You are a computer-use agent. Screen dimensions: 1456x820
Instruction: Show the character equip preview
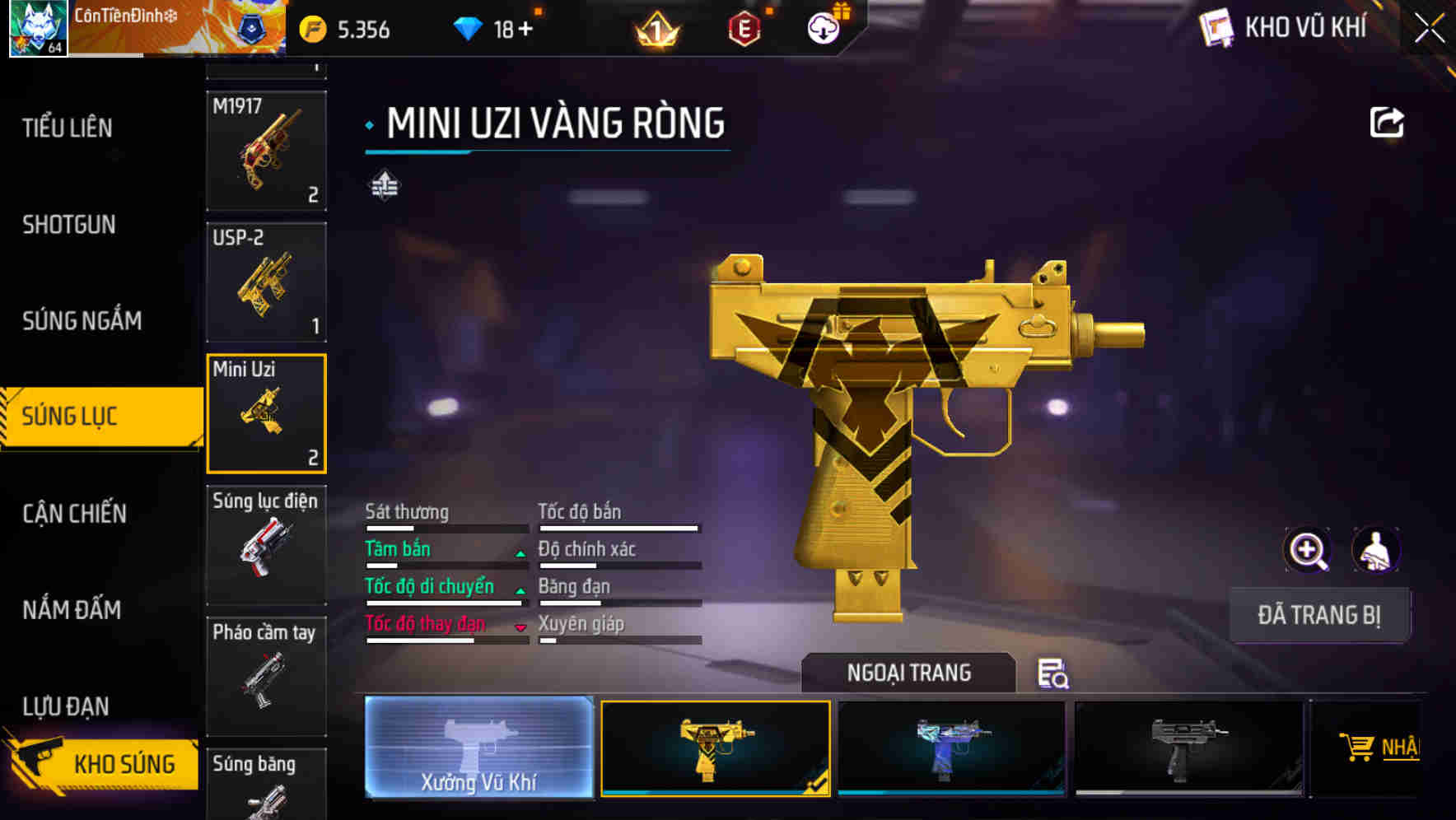click(1375, 549)
